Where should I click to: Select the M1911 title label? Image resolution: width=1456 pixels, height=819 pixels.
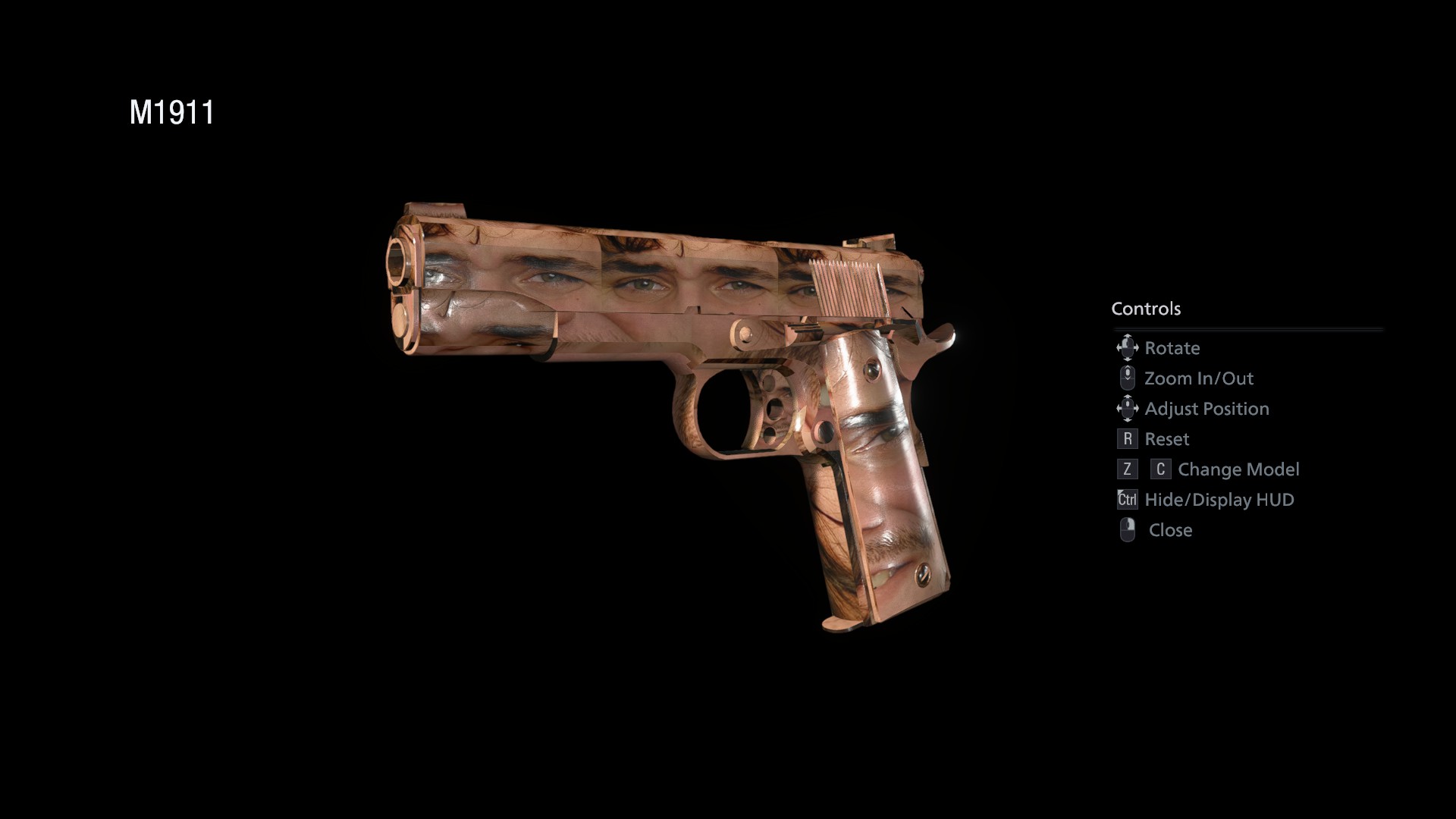[x=172, y=111]
